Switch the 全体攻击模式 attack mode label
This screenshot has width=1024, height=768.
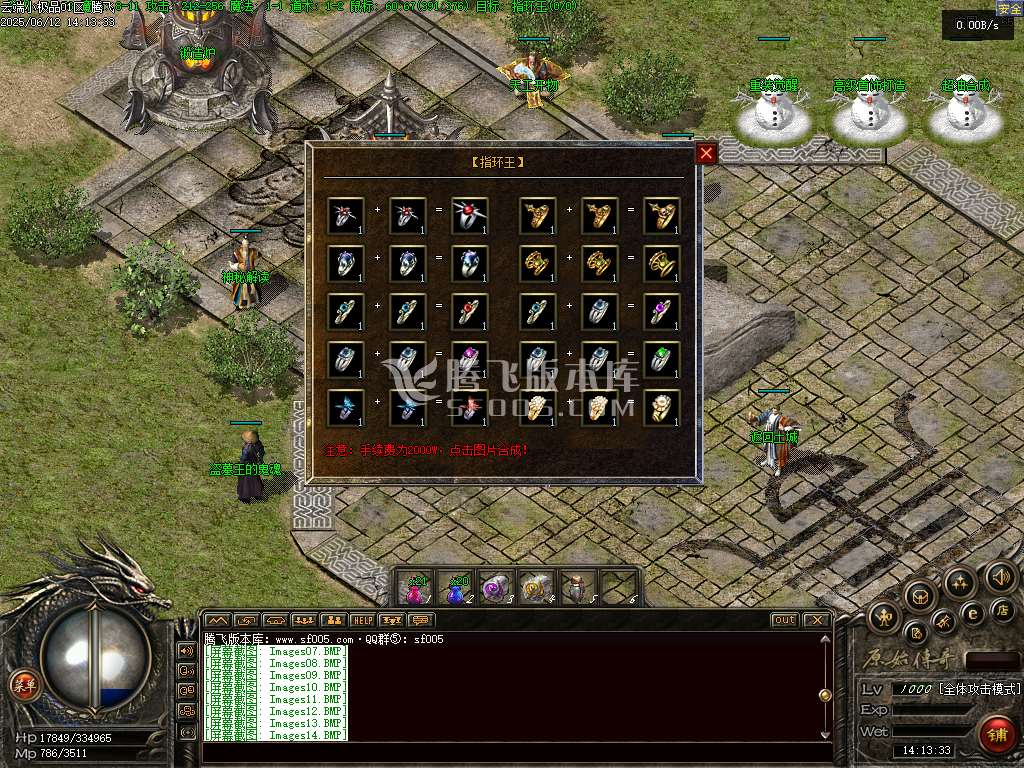[978, 690]
